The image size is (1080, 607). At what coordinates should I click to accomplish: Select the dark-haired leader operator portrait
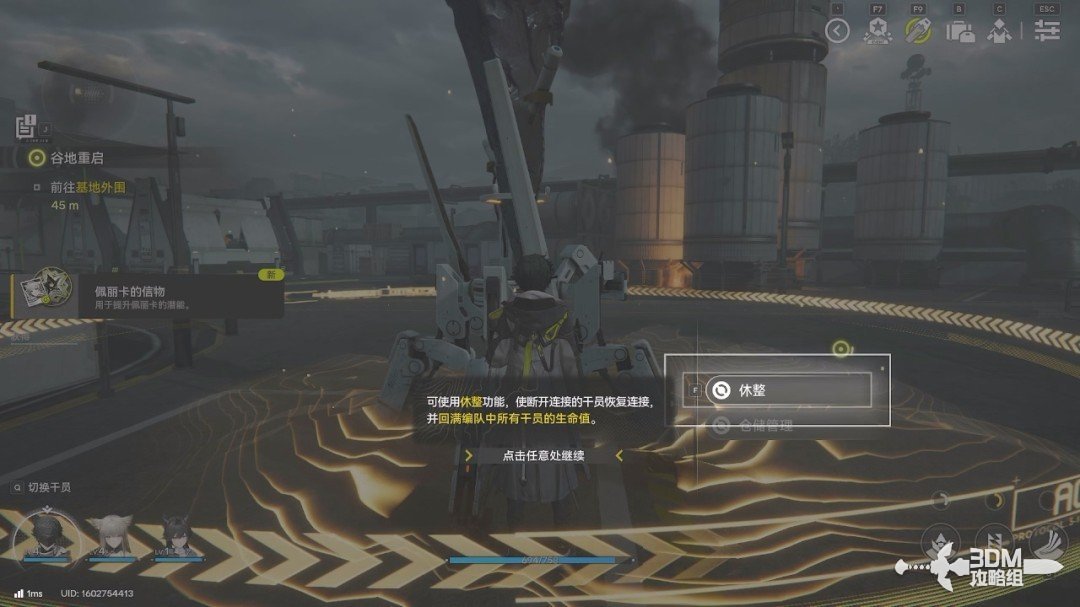(x=45, y=533)
